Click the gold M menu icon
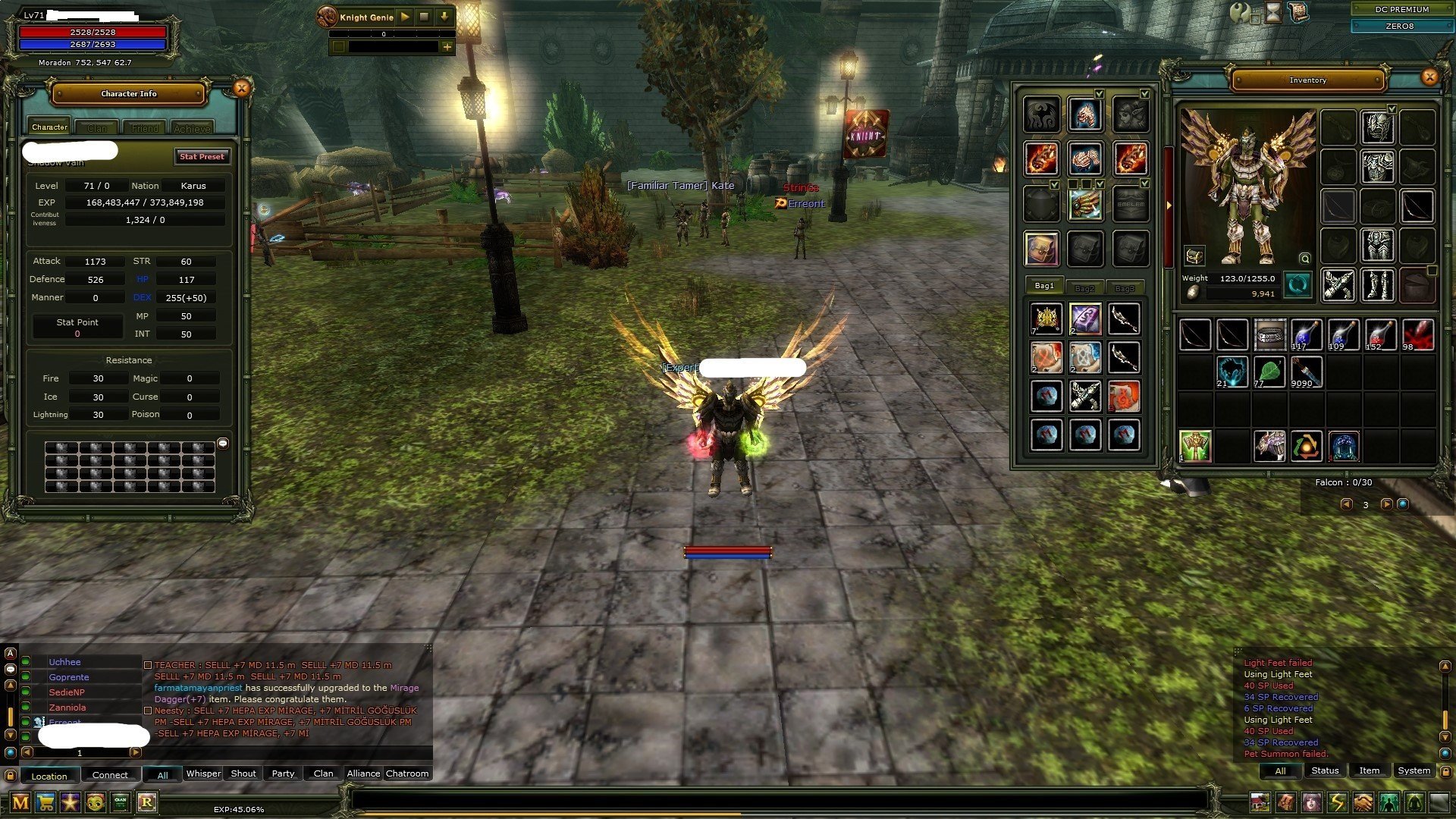 pyautogui.click(x=20, y=802)
